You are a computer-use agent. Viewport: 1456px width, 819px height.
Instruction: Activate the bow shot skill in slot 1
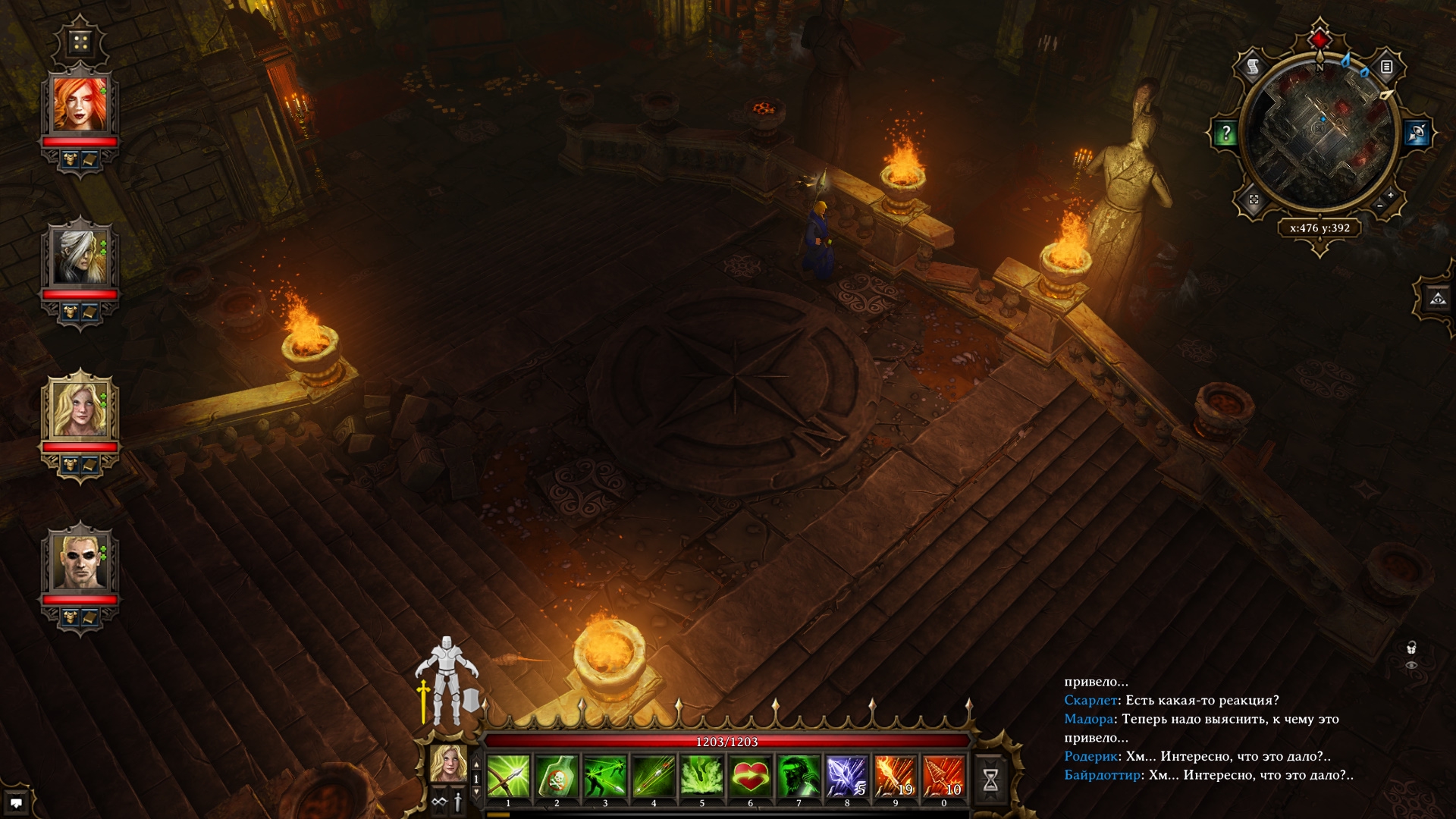coord(508,777)
